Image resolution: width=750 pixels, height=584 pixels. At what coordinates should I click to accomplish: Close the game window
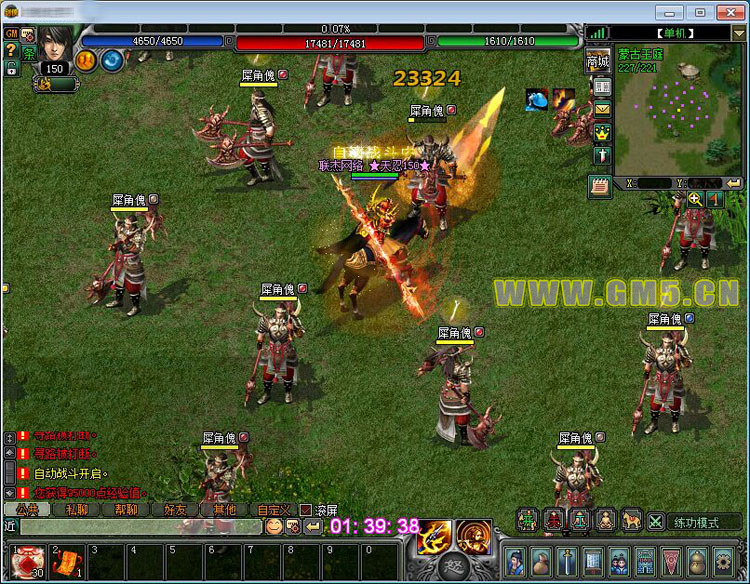(729, 11)
